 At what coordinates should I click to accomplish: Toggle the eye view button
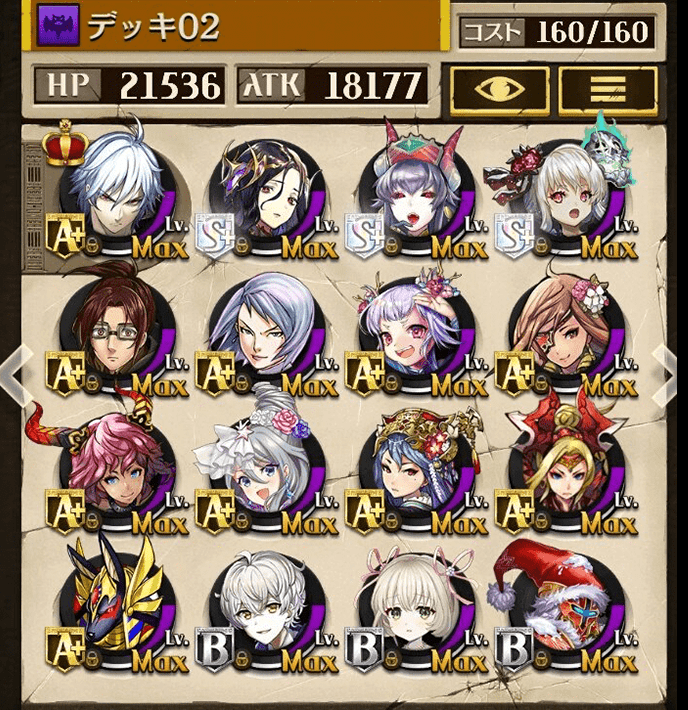tap(499, 91)
